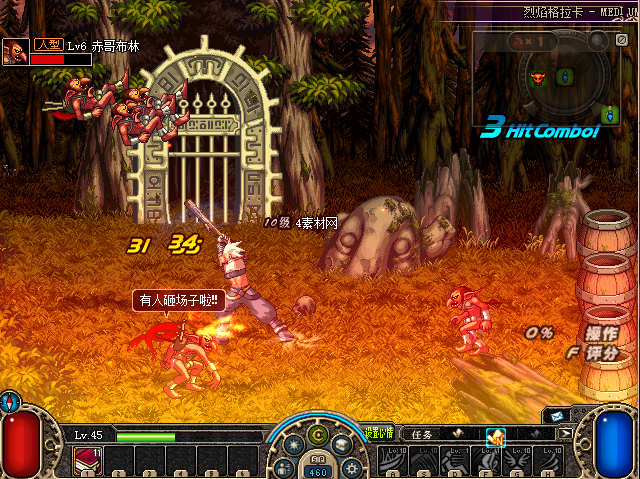This screenshot has height=479, width=640.
Task: Select the red book item in quickslot
Action: coord(85,458)
